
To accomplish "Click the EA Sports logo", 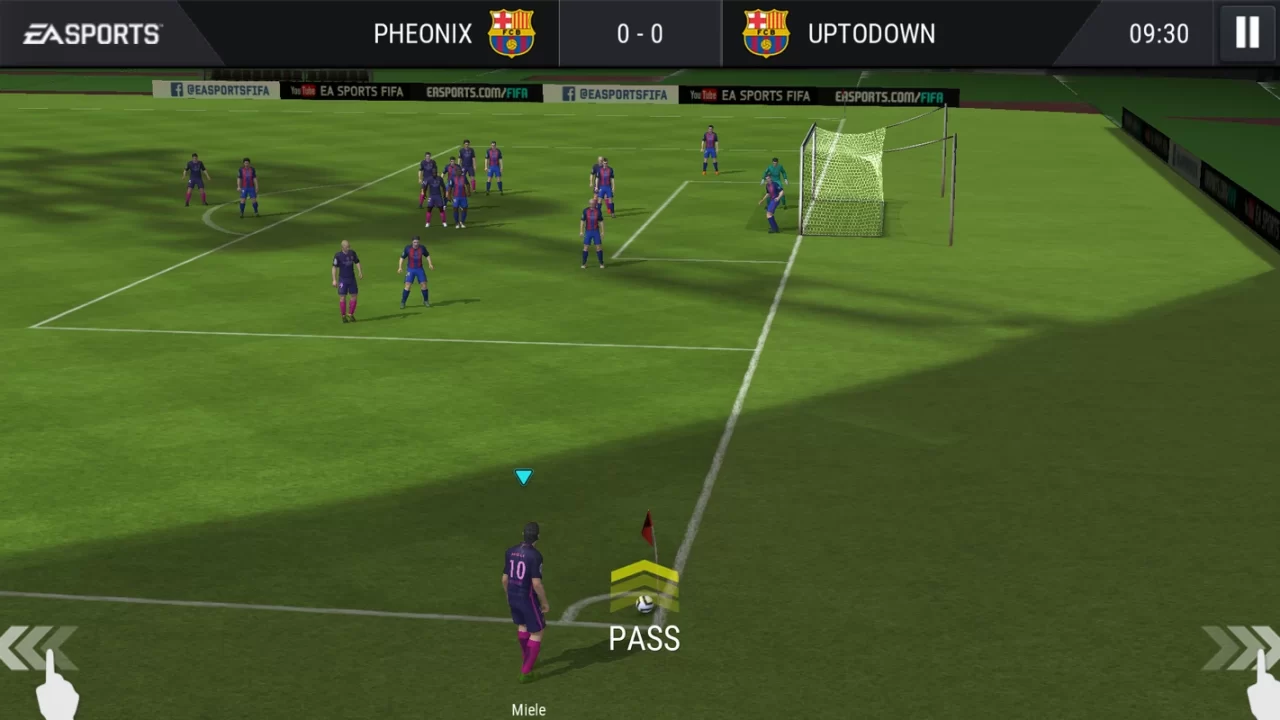I will tap(91, 33).
